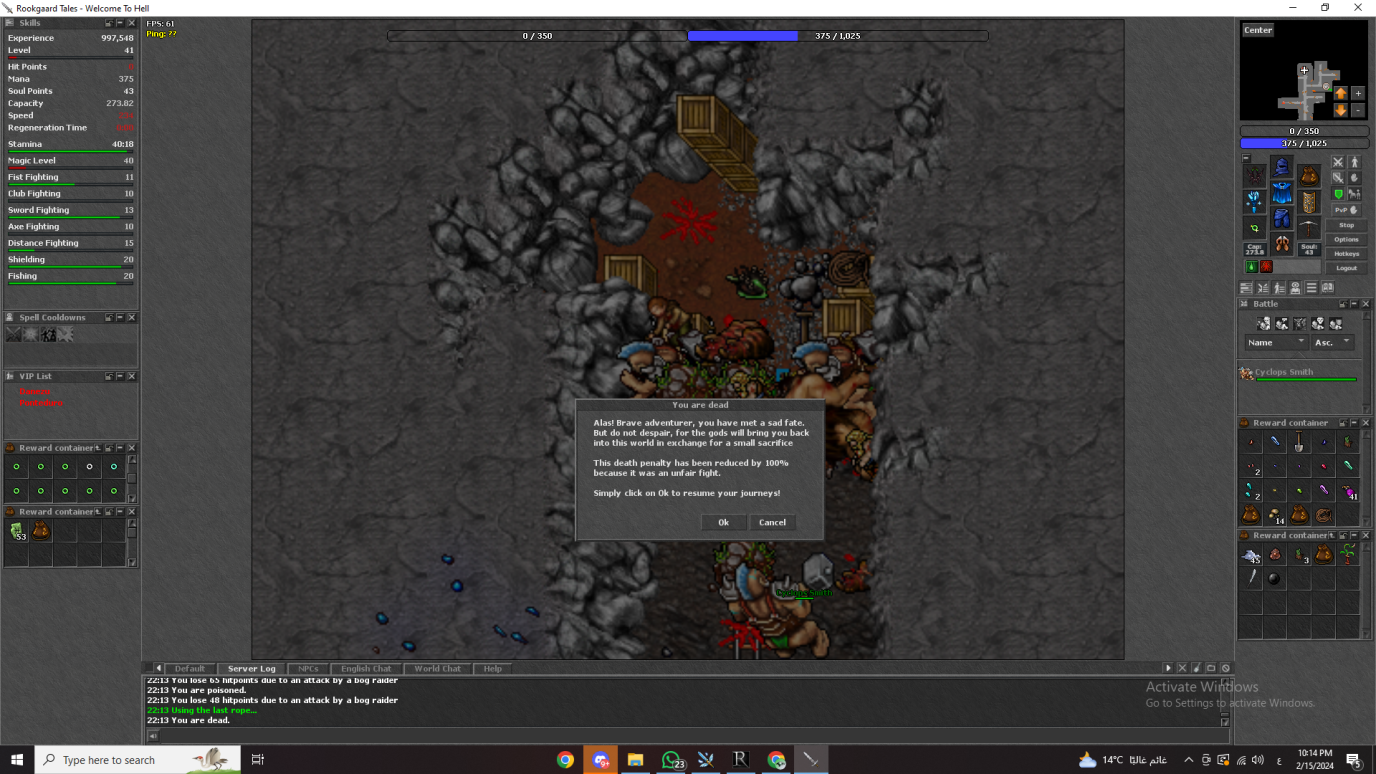Open the English Chat tab
Viewport: 1376px width, 774px height.
(x=366, y=668)
